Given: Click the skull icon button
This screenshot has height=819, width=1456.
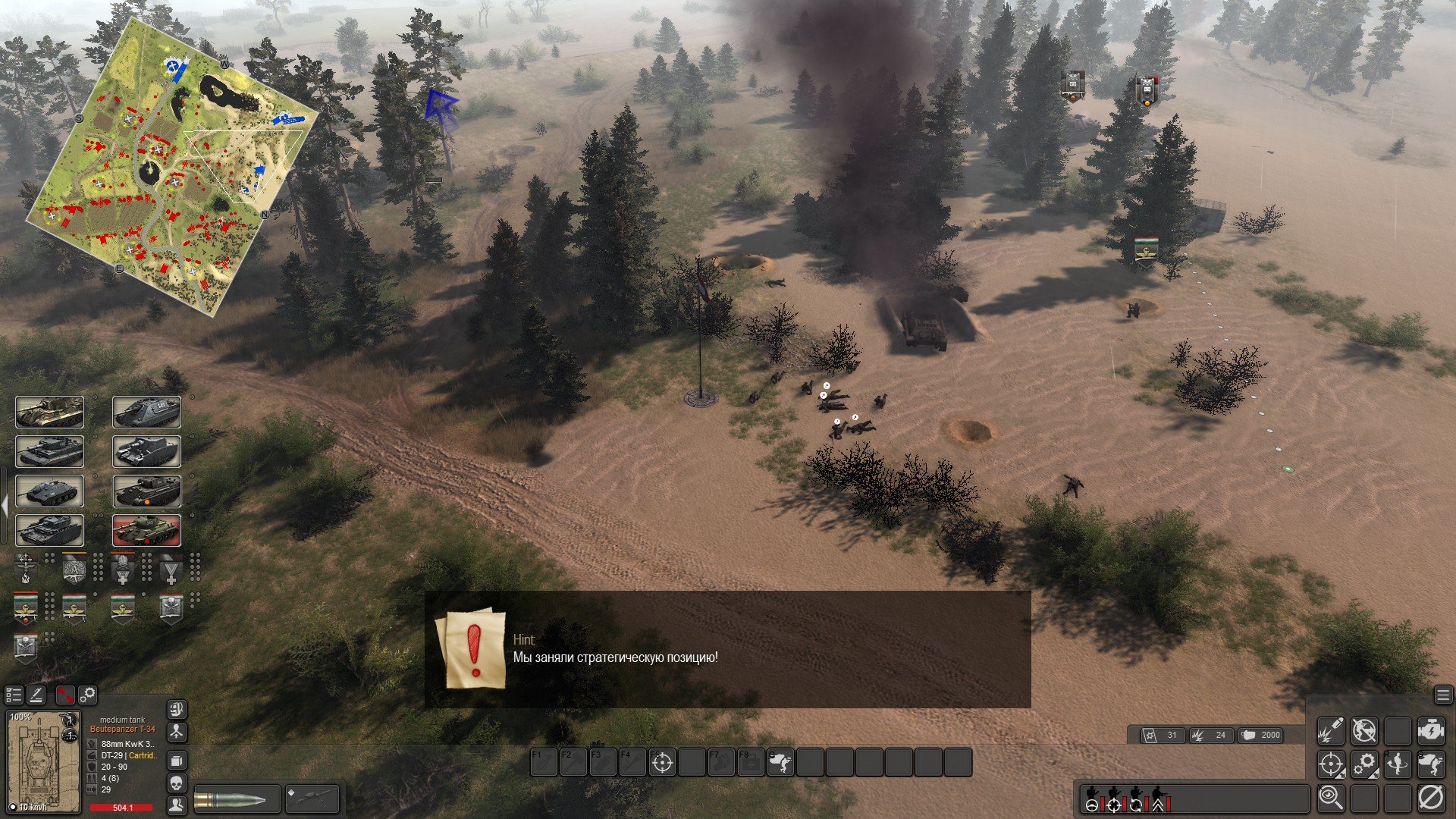Looking at the screenshot, I should point(176,782).
